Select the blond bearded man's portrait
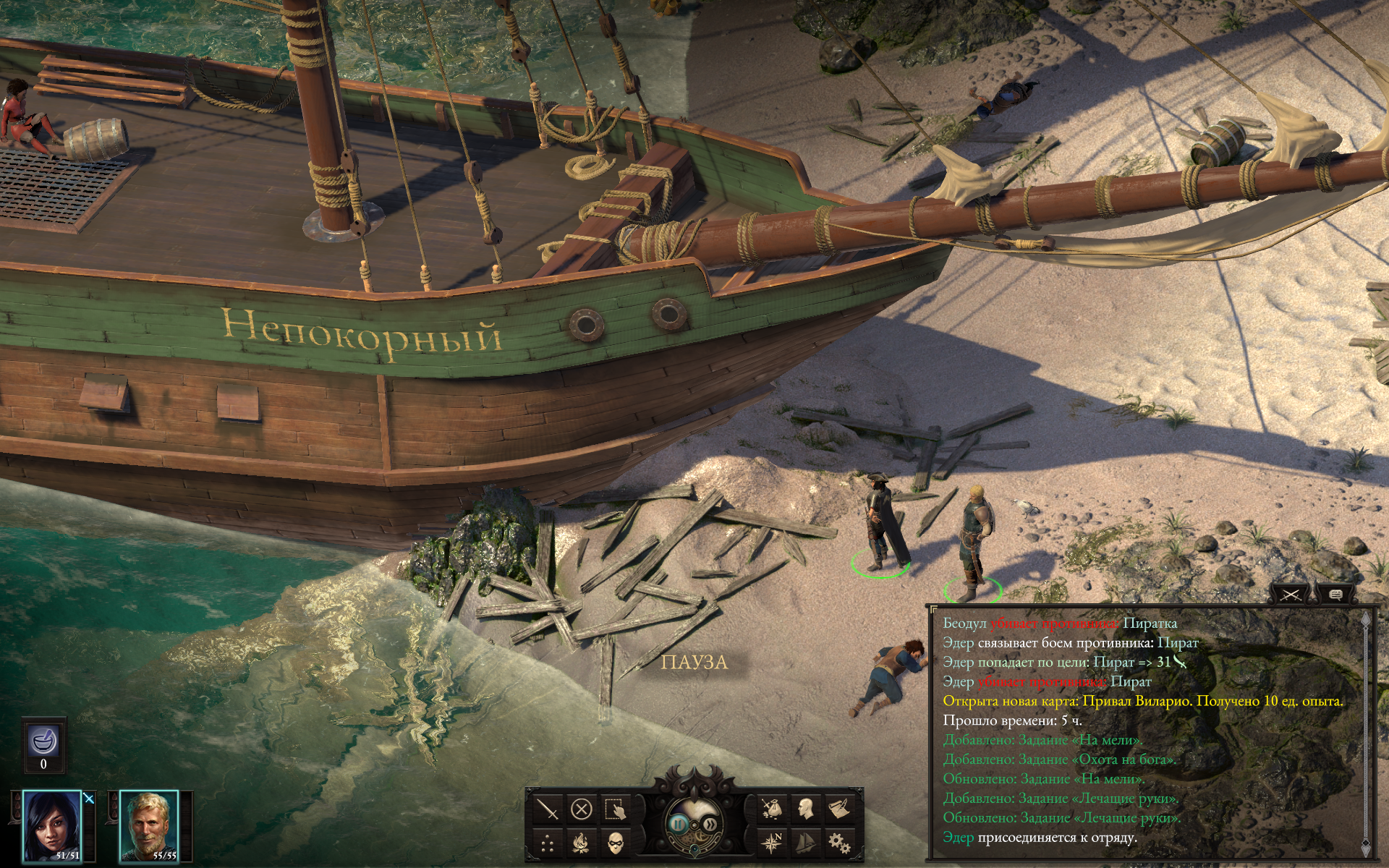 tap(149, 826)
